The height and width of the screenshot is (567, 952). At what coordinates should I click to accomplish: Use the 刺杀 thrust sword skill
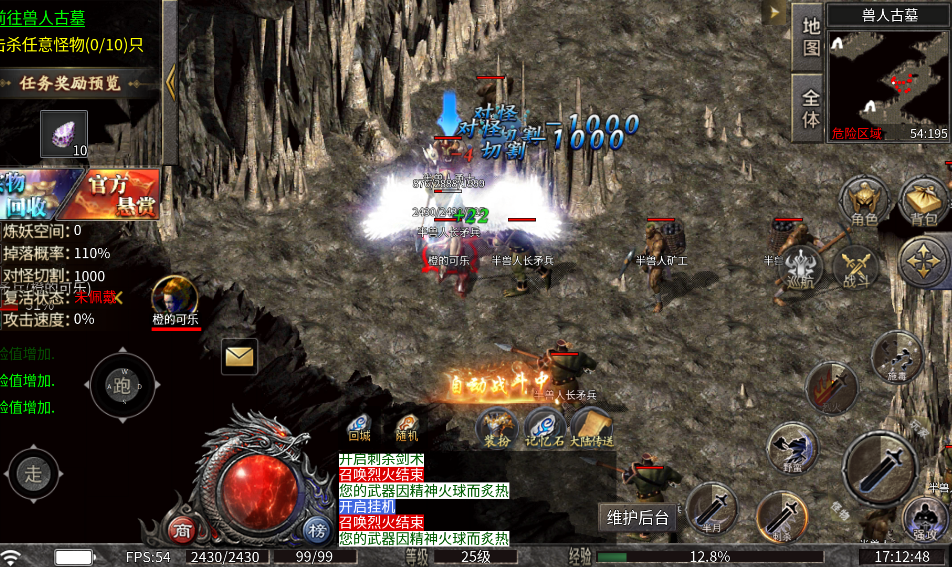(783, 517)
